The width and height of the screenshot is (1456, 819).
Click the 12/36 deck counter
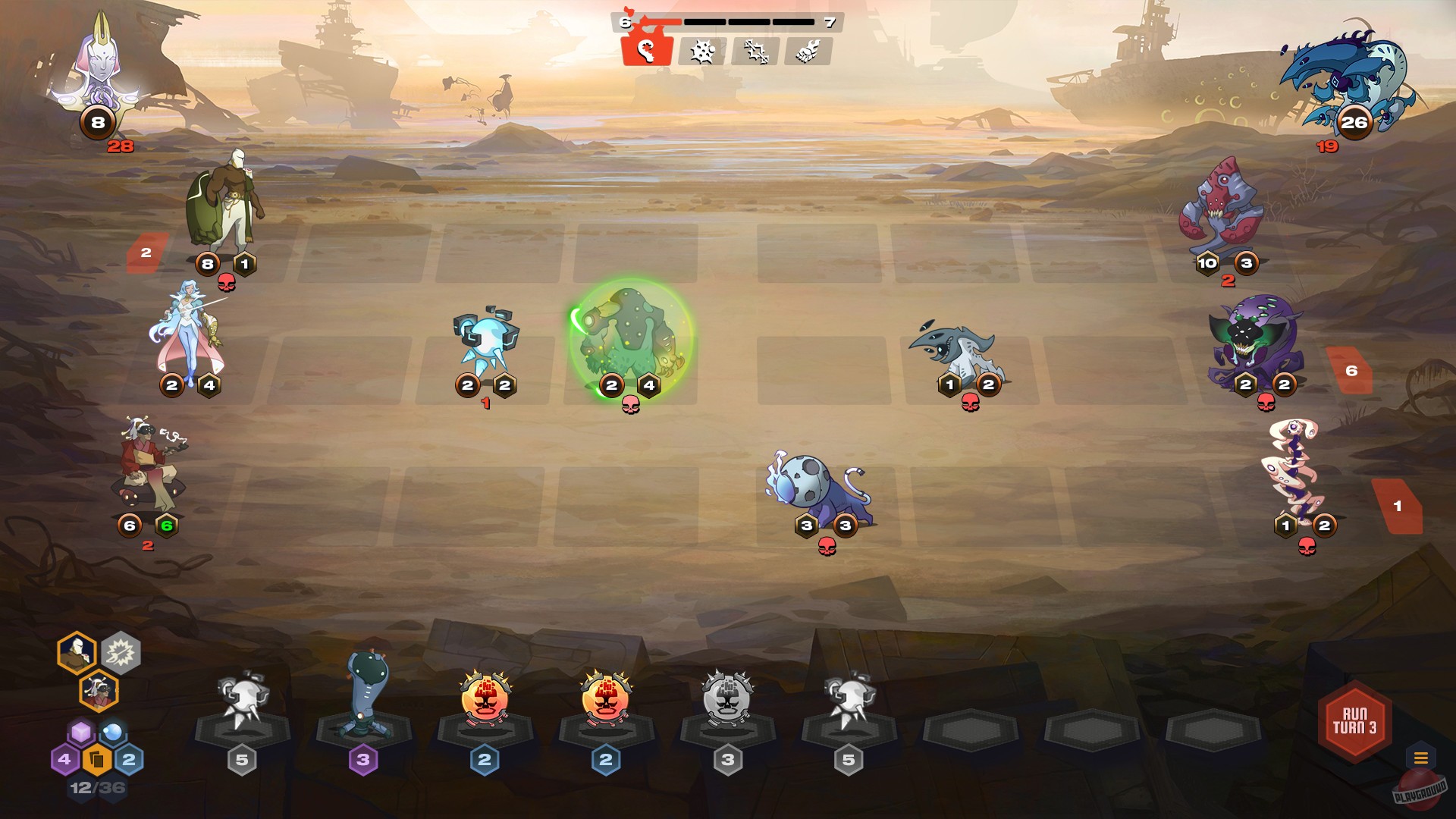pos(97,787)
